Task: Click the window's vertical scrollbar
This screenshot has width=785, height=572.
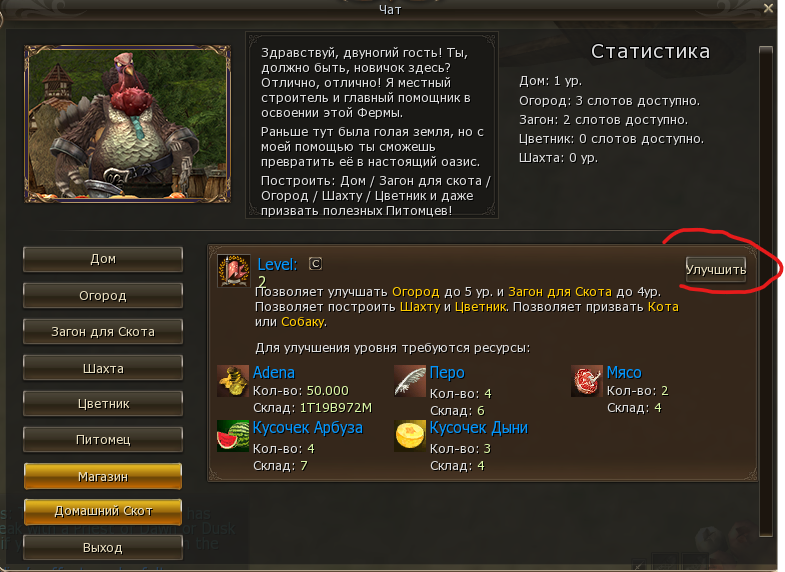Action: tap(766, 290)
